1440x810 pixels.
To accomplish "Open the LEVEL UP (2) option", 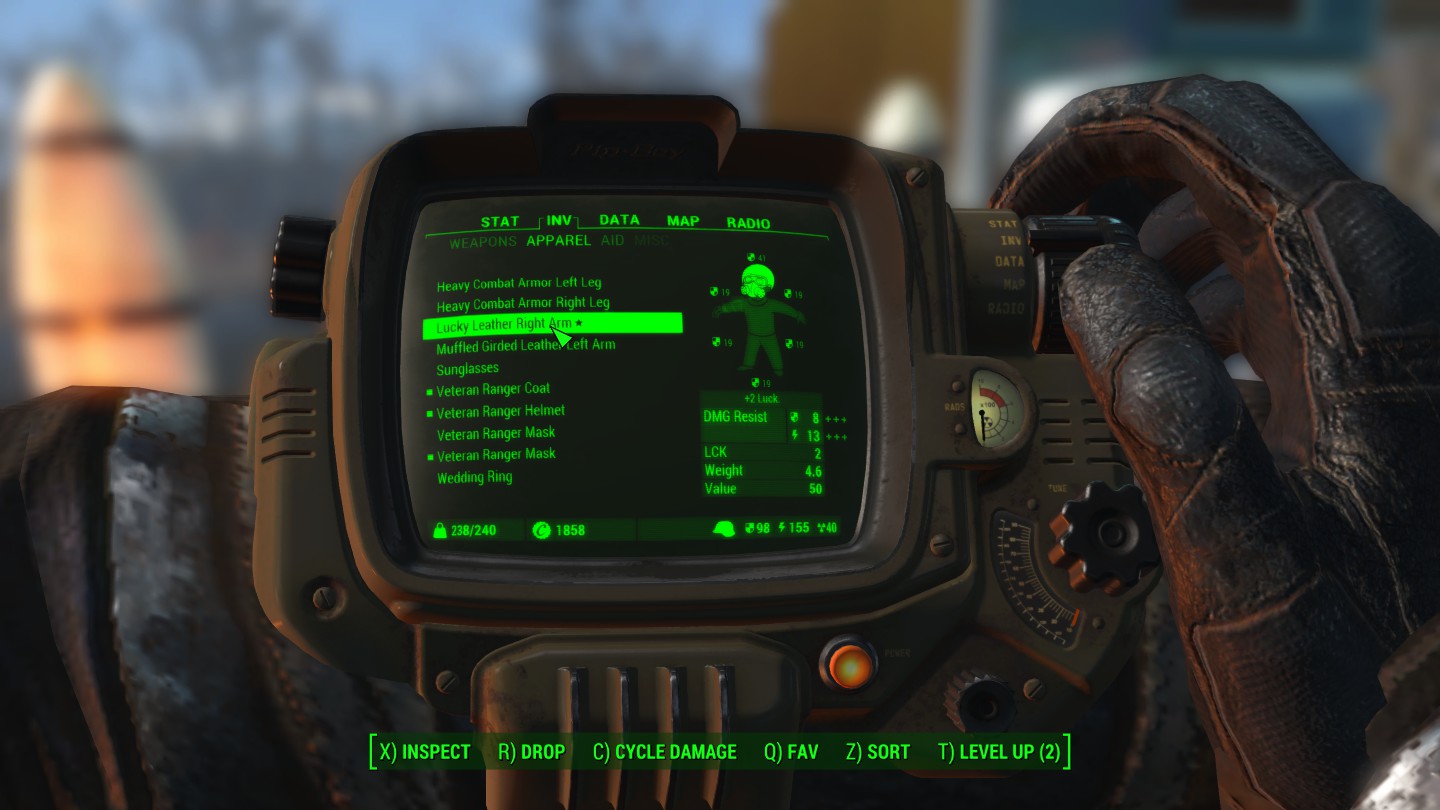I will pyautogui.click(x=999, y=752).
